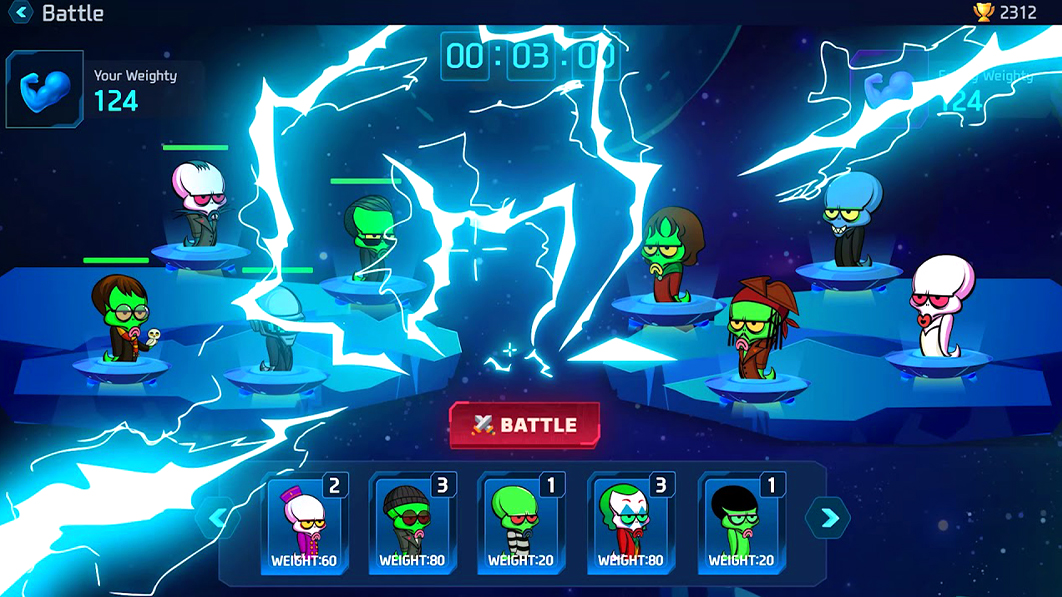Go back using the arrow beside Battle
Screen dimensions: 1062x597
click(21, 13)
